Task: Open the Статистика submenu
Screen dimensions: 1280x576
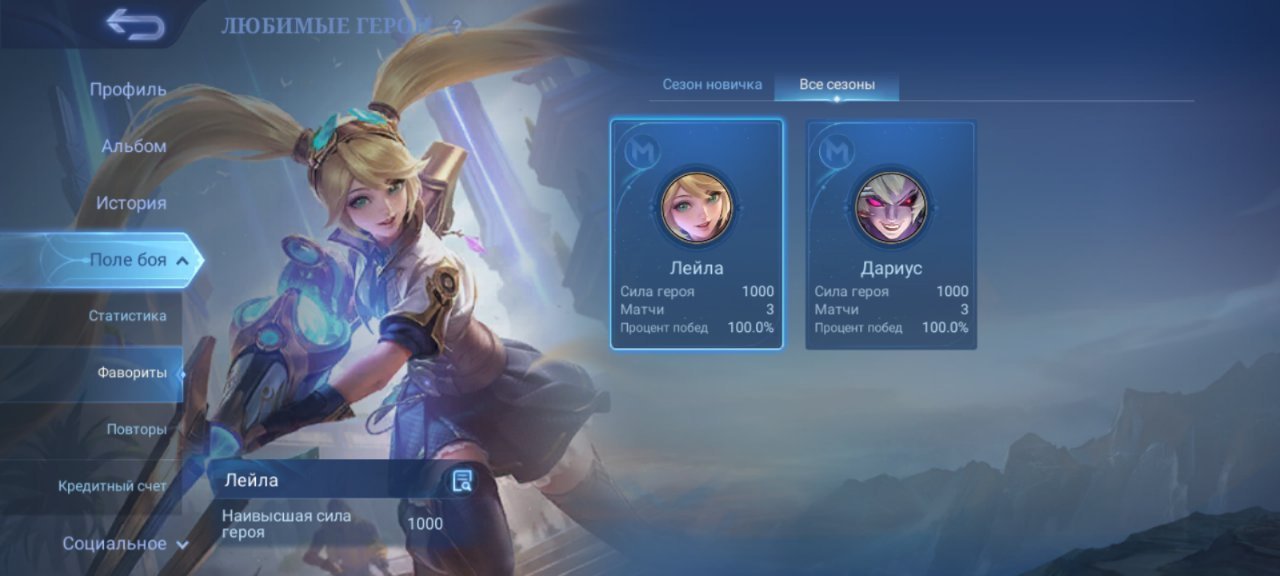Action: coord(127,316)
